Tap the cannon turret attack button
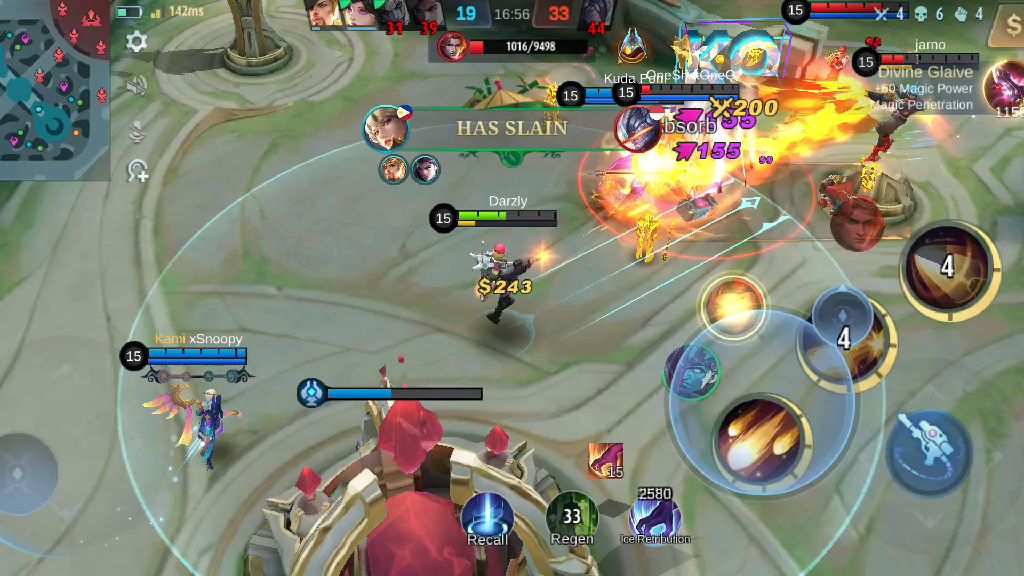The height and width of the screenshot is (576, 1024). click(x=928, y=453)
